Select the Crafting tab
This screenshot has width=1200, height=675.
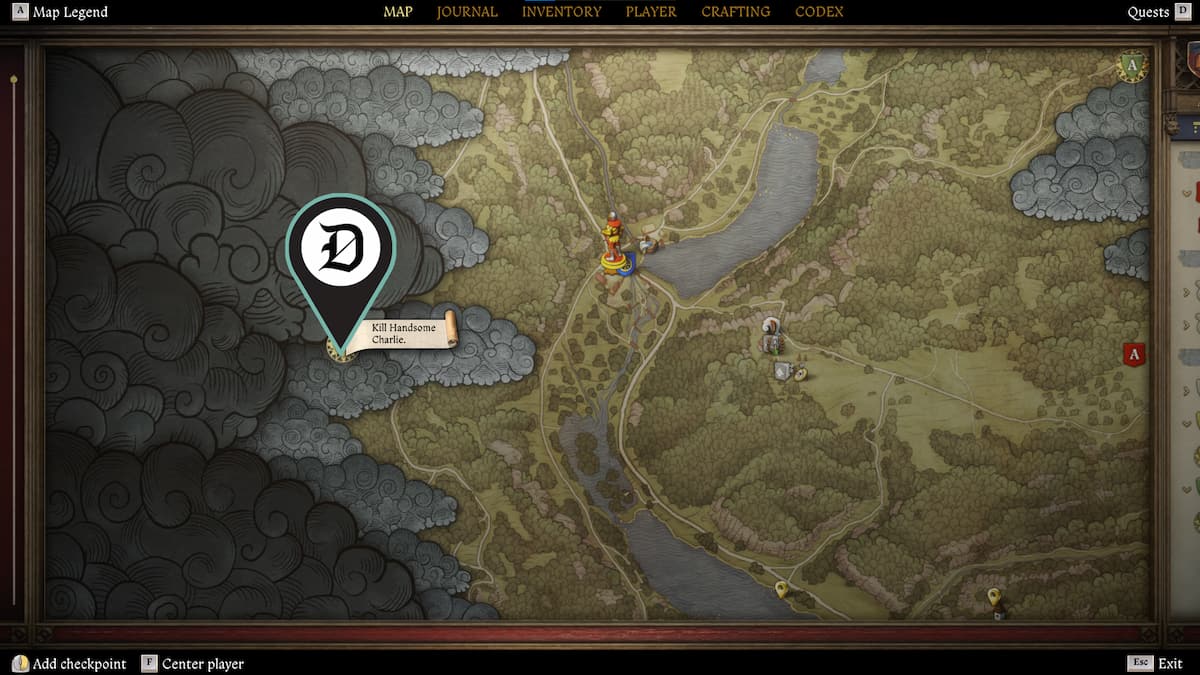(x=735, y=12)
